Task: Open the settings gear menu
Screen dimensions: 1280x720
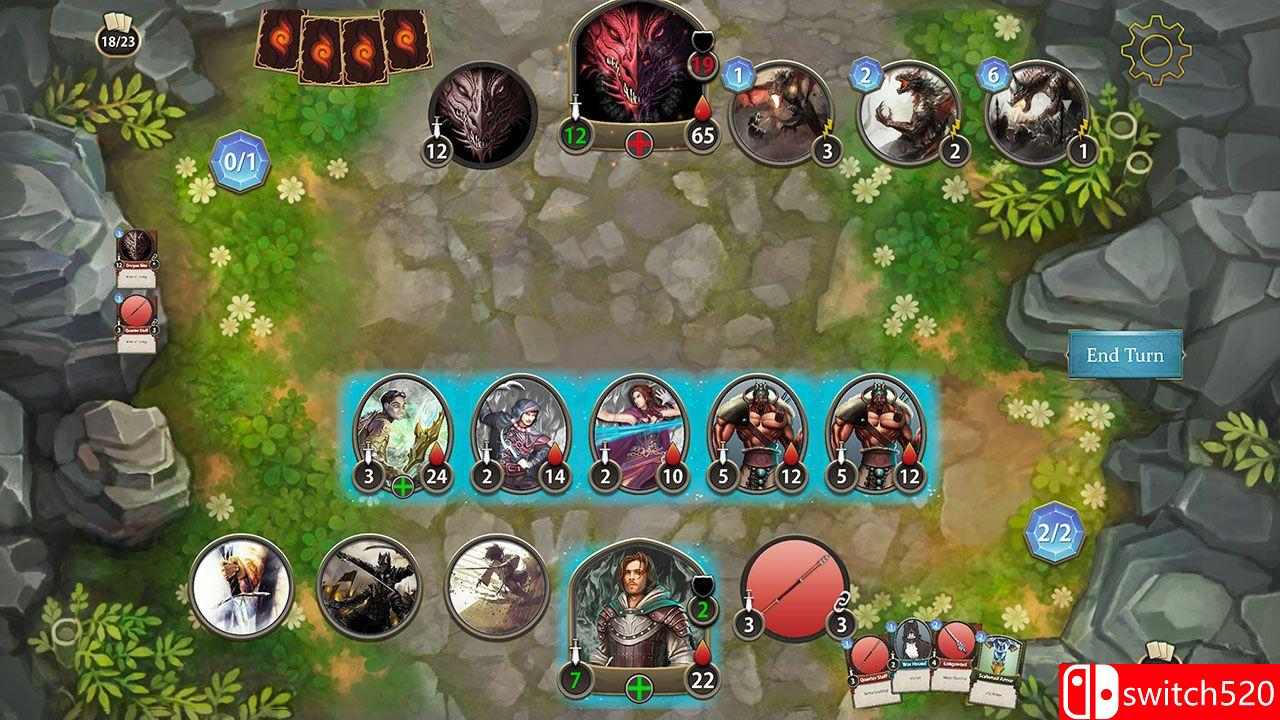Action: coord(1158,48)
